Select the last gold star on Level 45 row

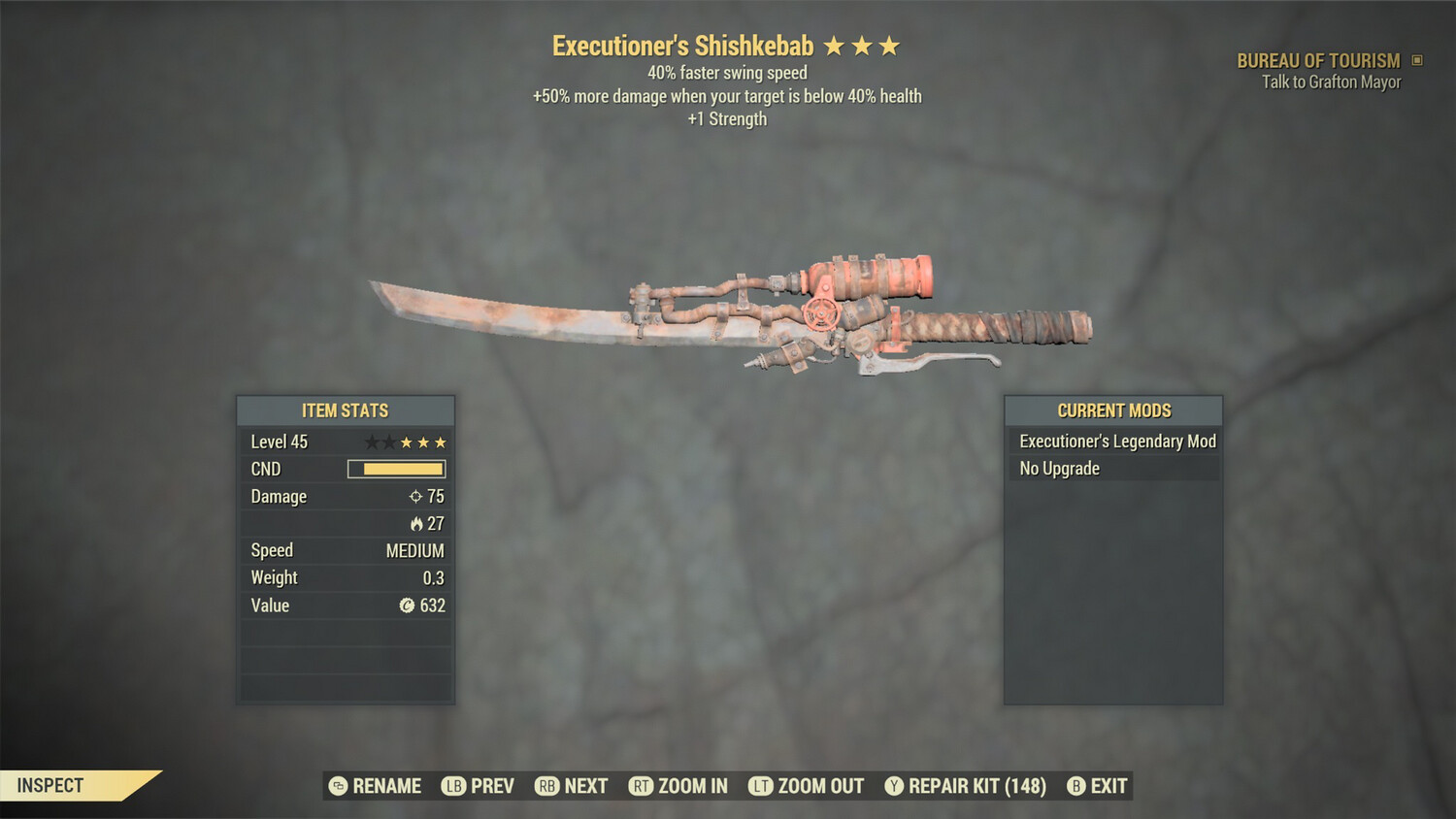pos(440,442)
